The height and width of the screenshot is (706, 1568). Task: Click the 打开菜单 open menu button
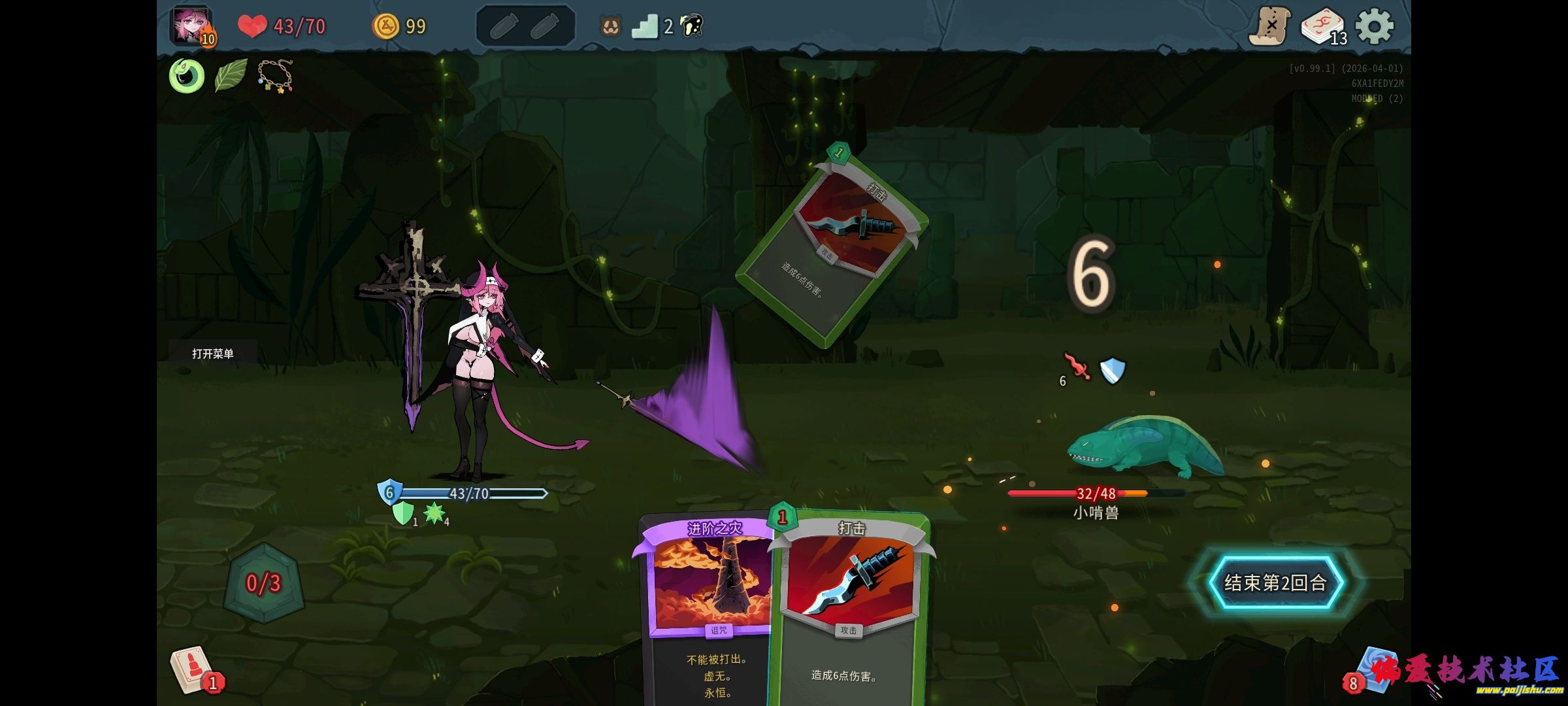(213, 354)
